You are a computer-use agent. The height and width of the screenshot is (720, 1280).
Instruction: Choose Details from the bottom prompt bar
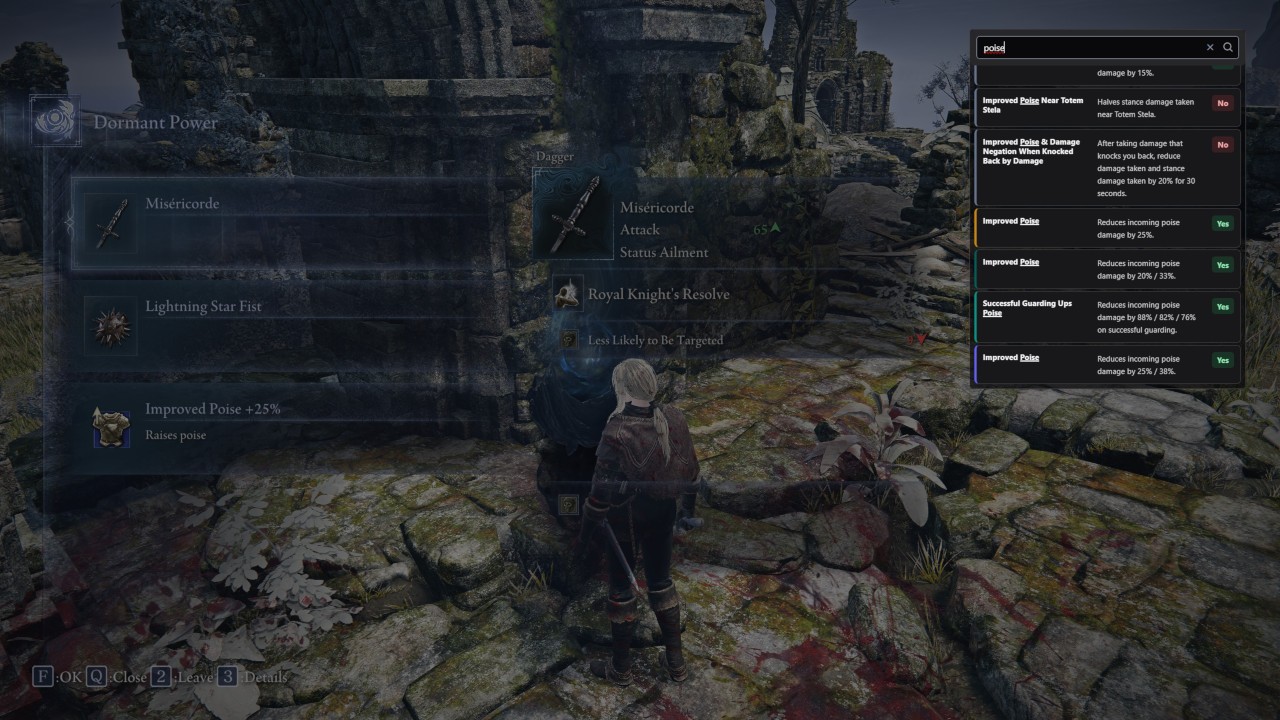256,677
